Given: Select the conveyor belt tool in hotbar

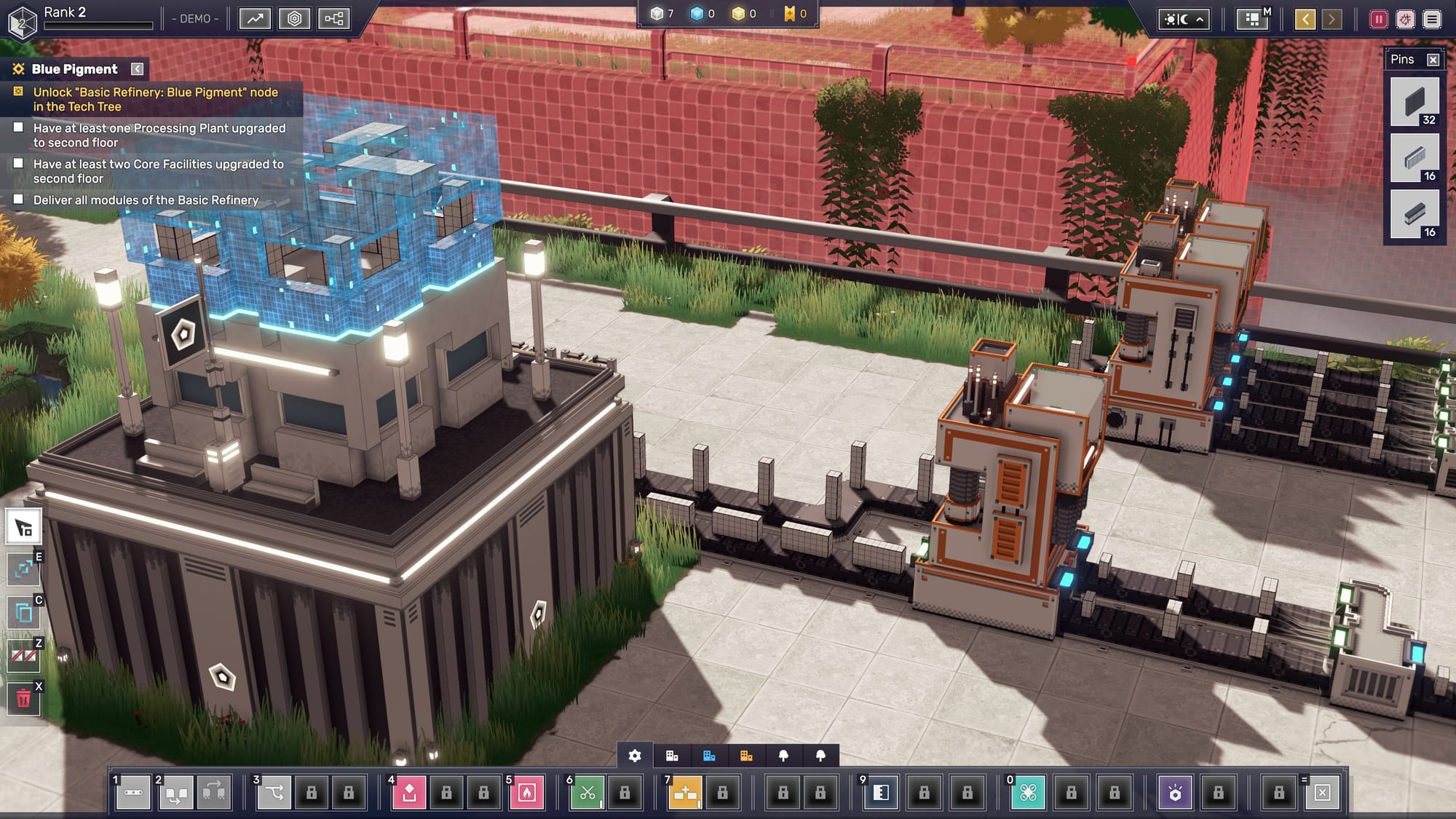Looking at the screenshot, I should pyautogui.click(x=133, y=792).
